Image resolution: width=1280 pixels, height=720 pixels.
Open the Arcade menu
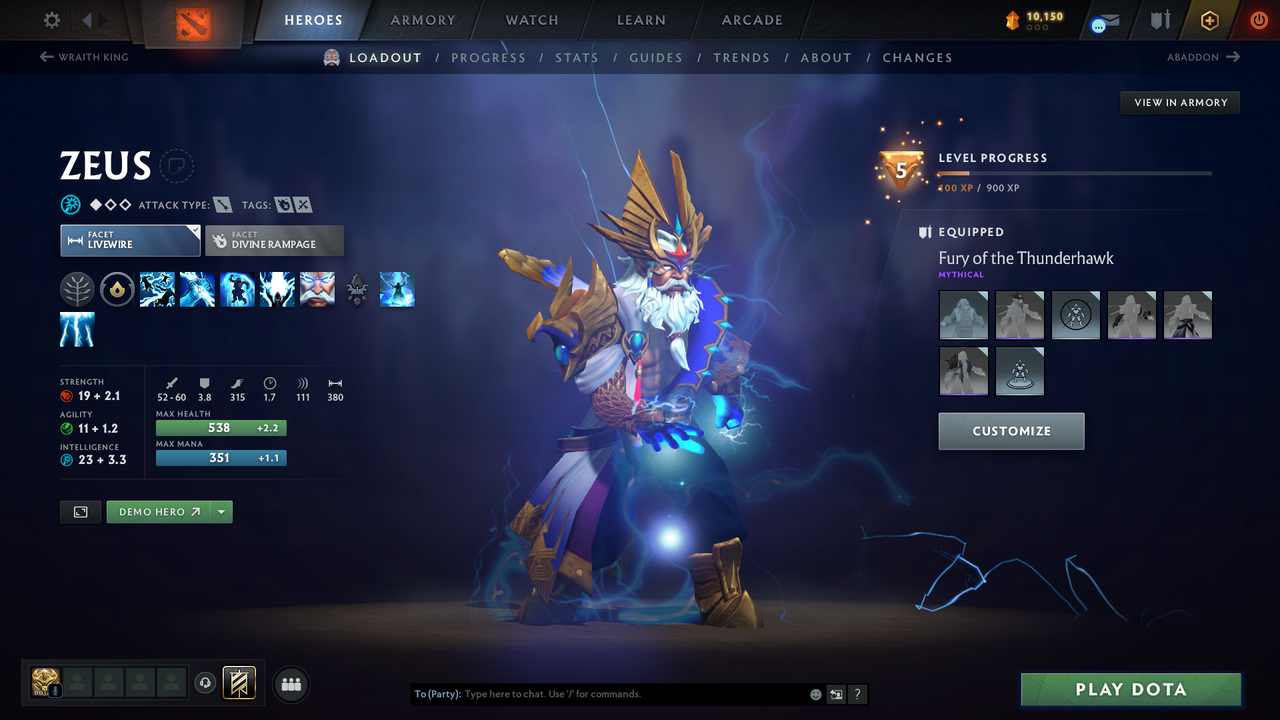point(751,19)
